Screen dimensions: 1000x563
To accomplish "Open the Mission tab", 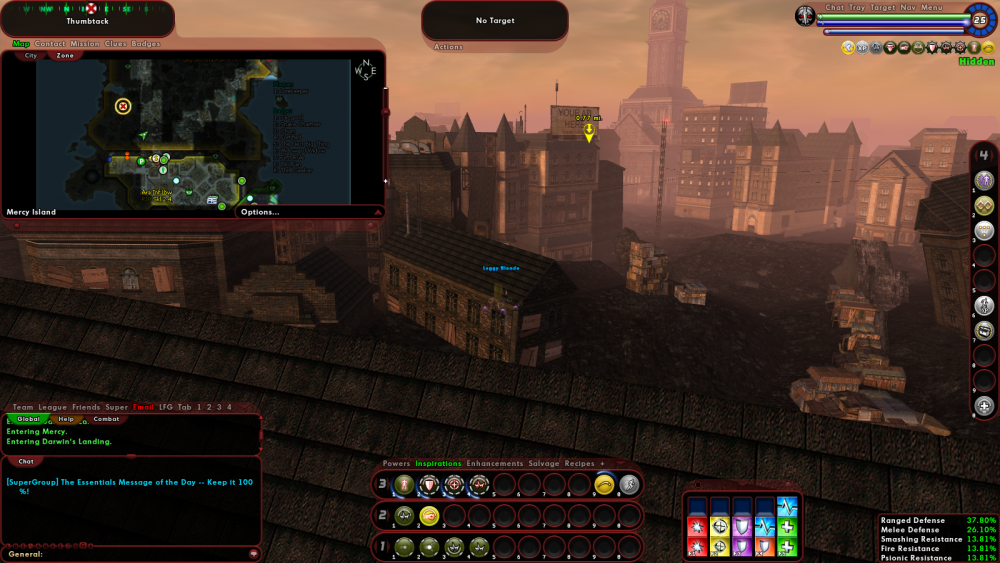I will pyautogui.click(x=85, y=44).
